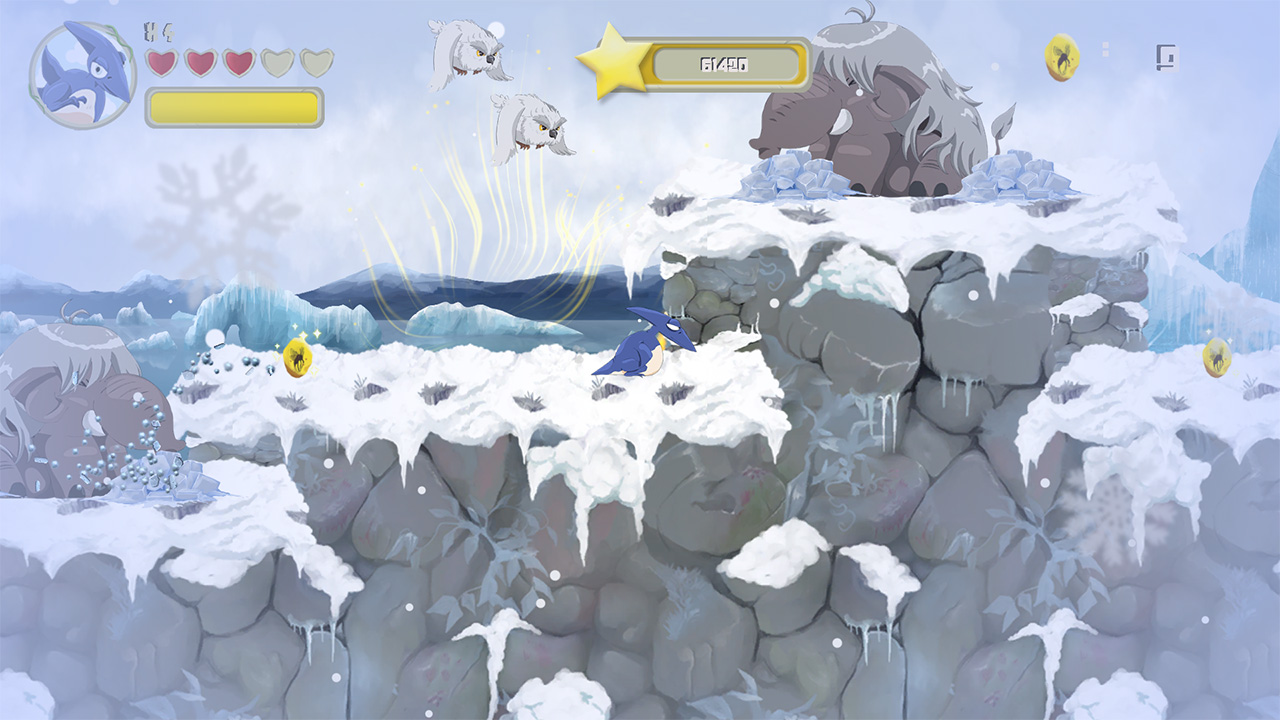Screen dimensions: 1280x720
Task: Click the blue pterodactyl character portrait
Action: point(80,75)
